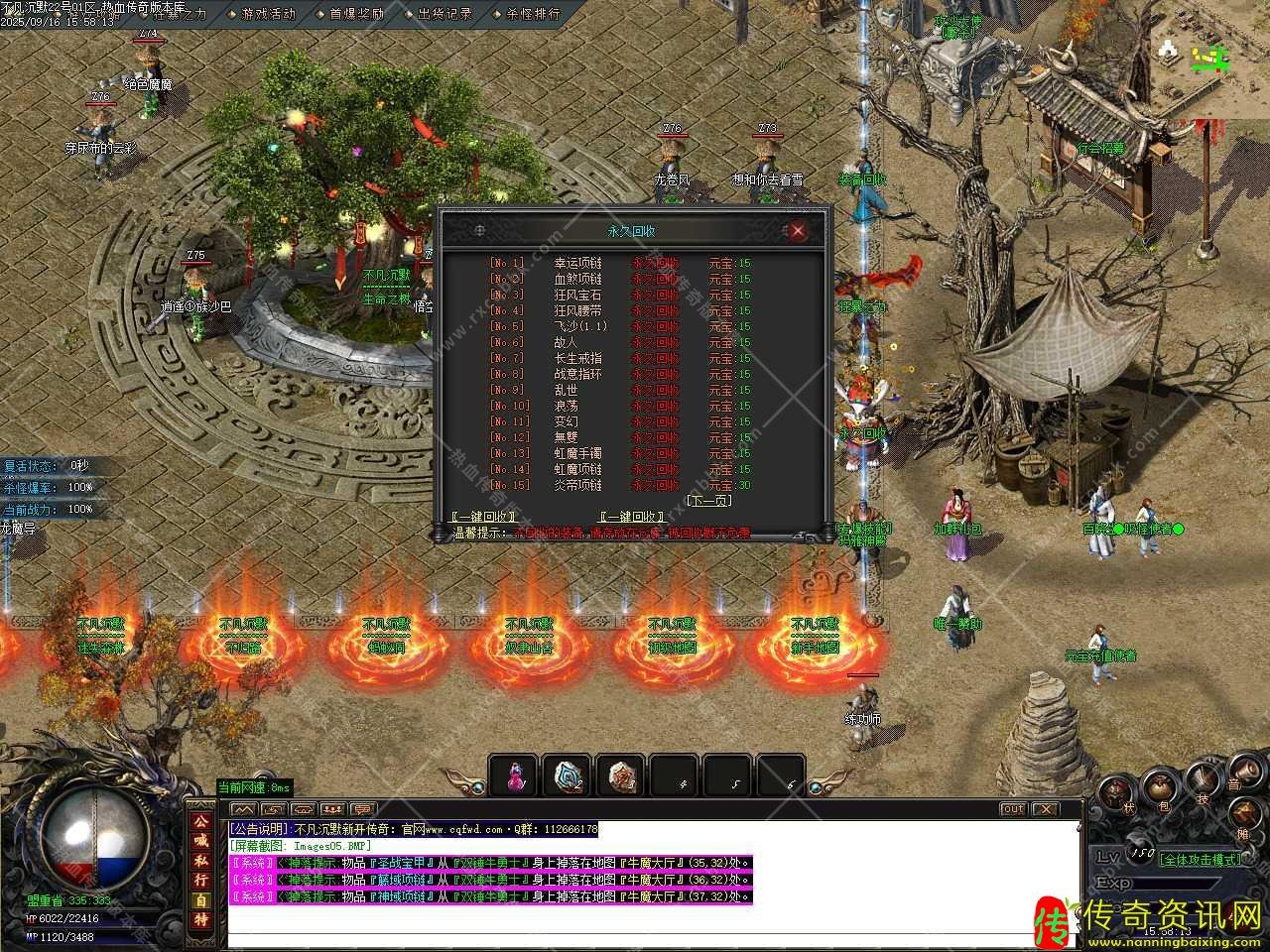This screenshot has width=1270, height=952.
Task: Open the 游戏活动 top menu
Action: [268, 14]
